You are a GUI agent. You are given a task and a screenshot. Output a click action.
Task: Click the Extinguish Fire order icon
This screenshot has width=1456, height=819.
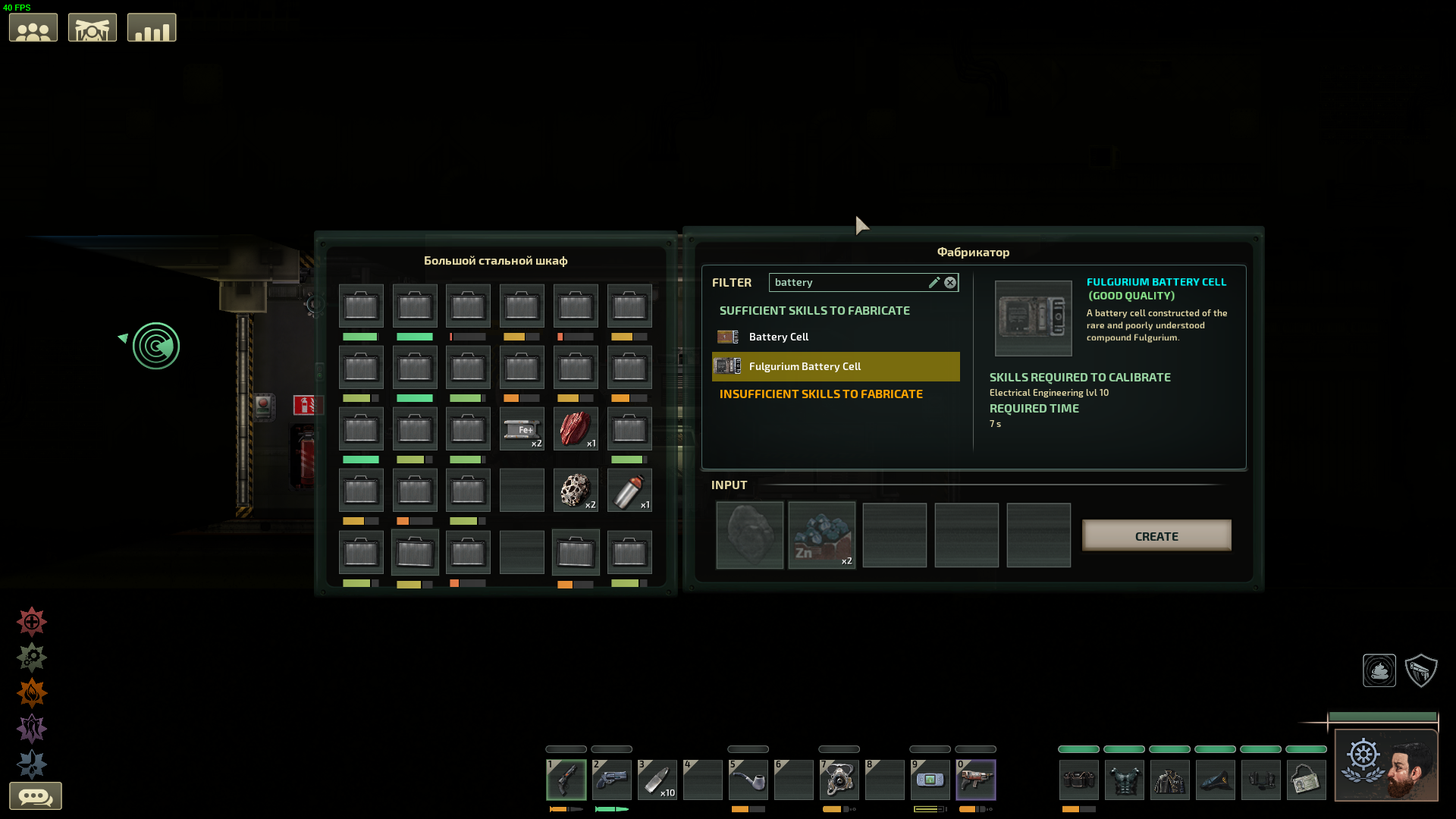[x=30, y=692]
